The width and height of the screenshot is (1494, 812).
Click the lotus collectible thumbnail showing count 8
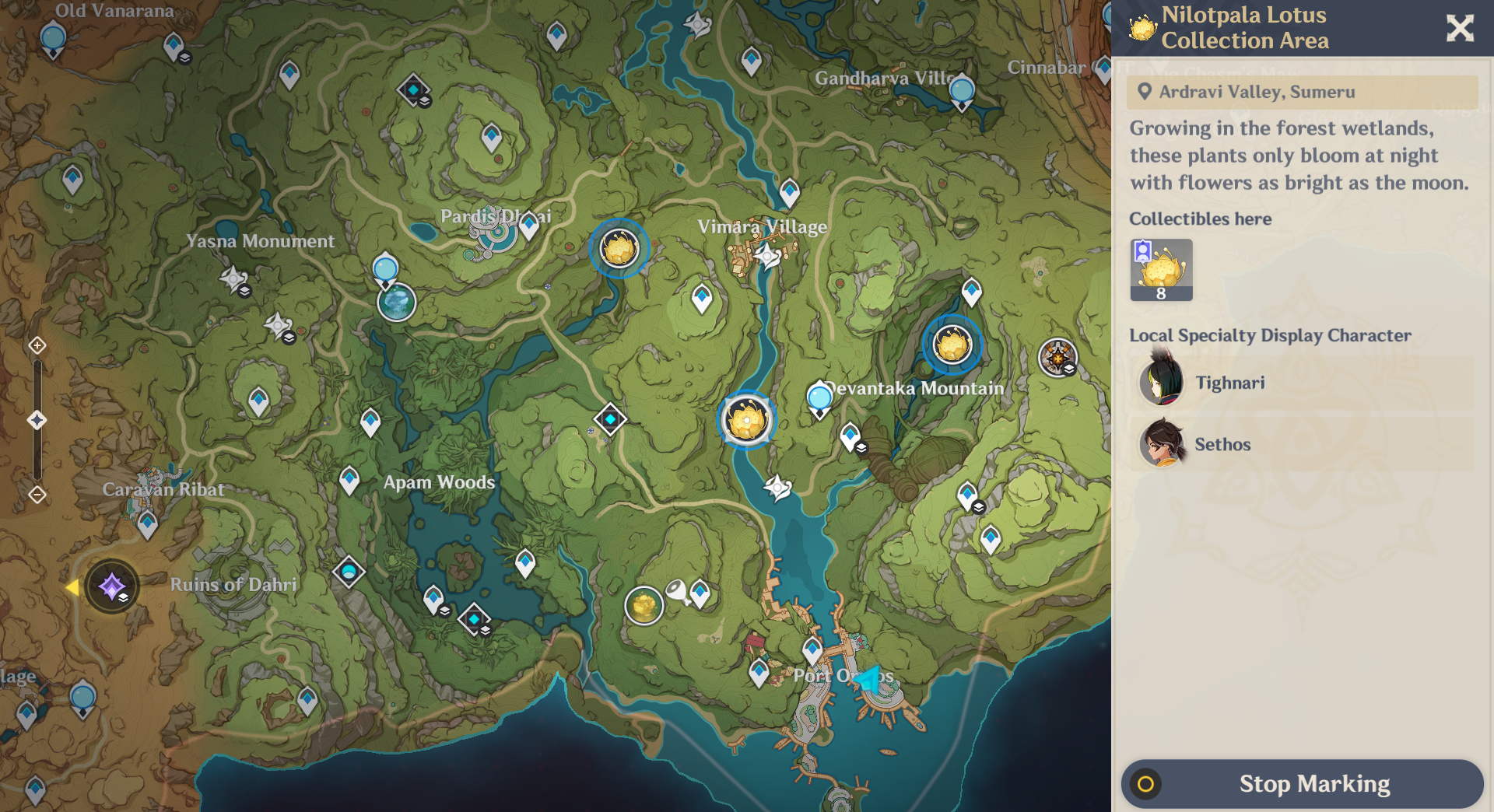(x=1161, y=270)
